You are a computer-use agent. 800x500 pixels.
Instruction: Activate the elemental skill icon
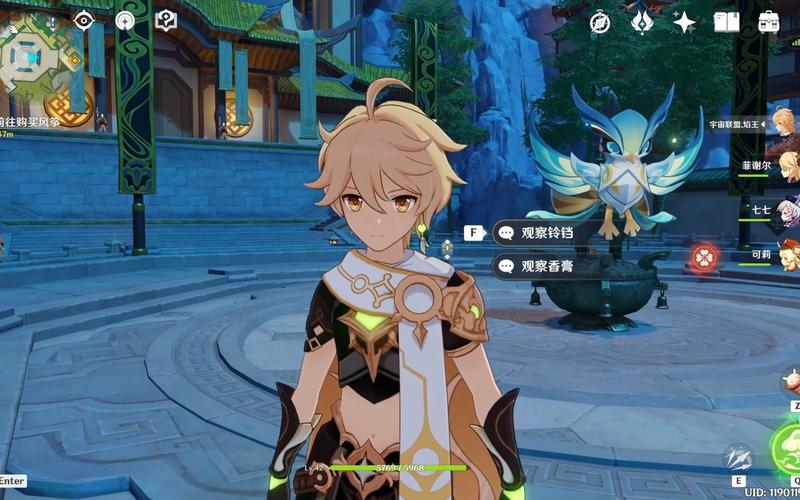739,459
